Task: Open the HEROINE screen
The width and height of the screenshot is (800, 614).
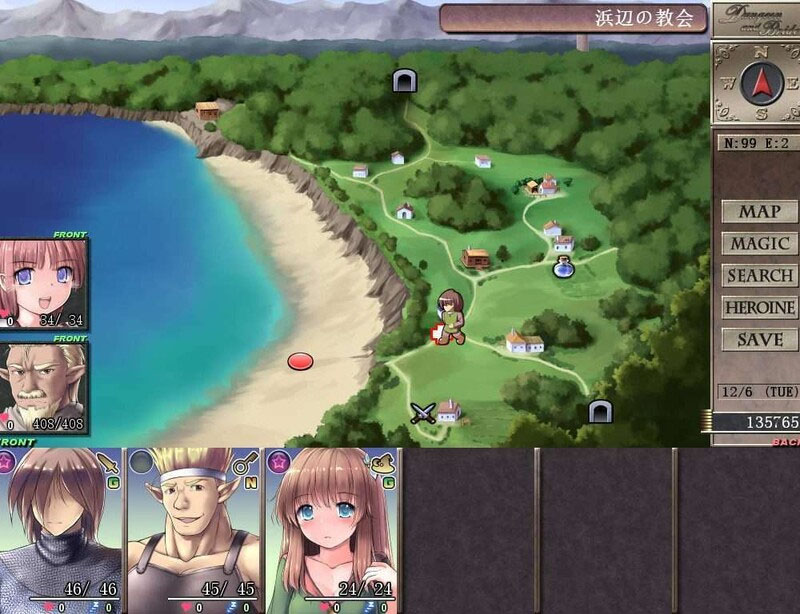Action: pyautogui.click(x=759, y=308)
